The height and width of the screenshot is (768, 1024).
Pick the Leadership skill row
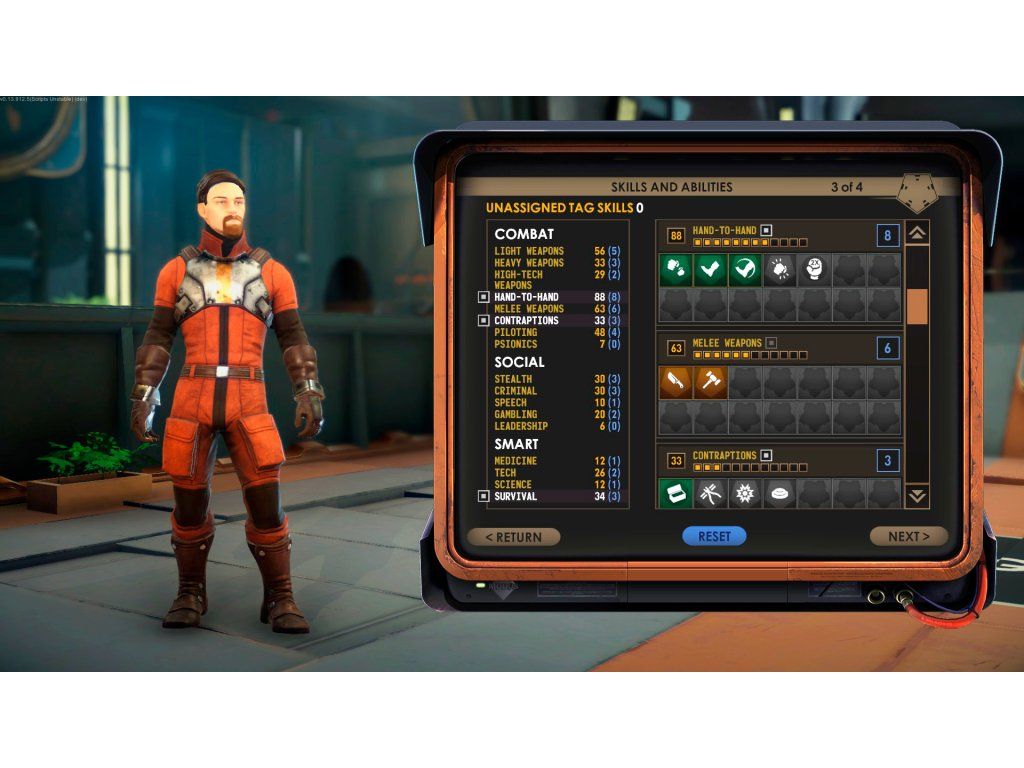(x=521, y=426)
